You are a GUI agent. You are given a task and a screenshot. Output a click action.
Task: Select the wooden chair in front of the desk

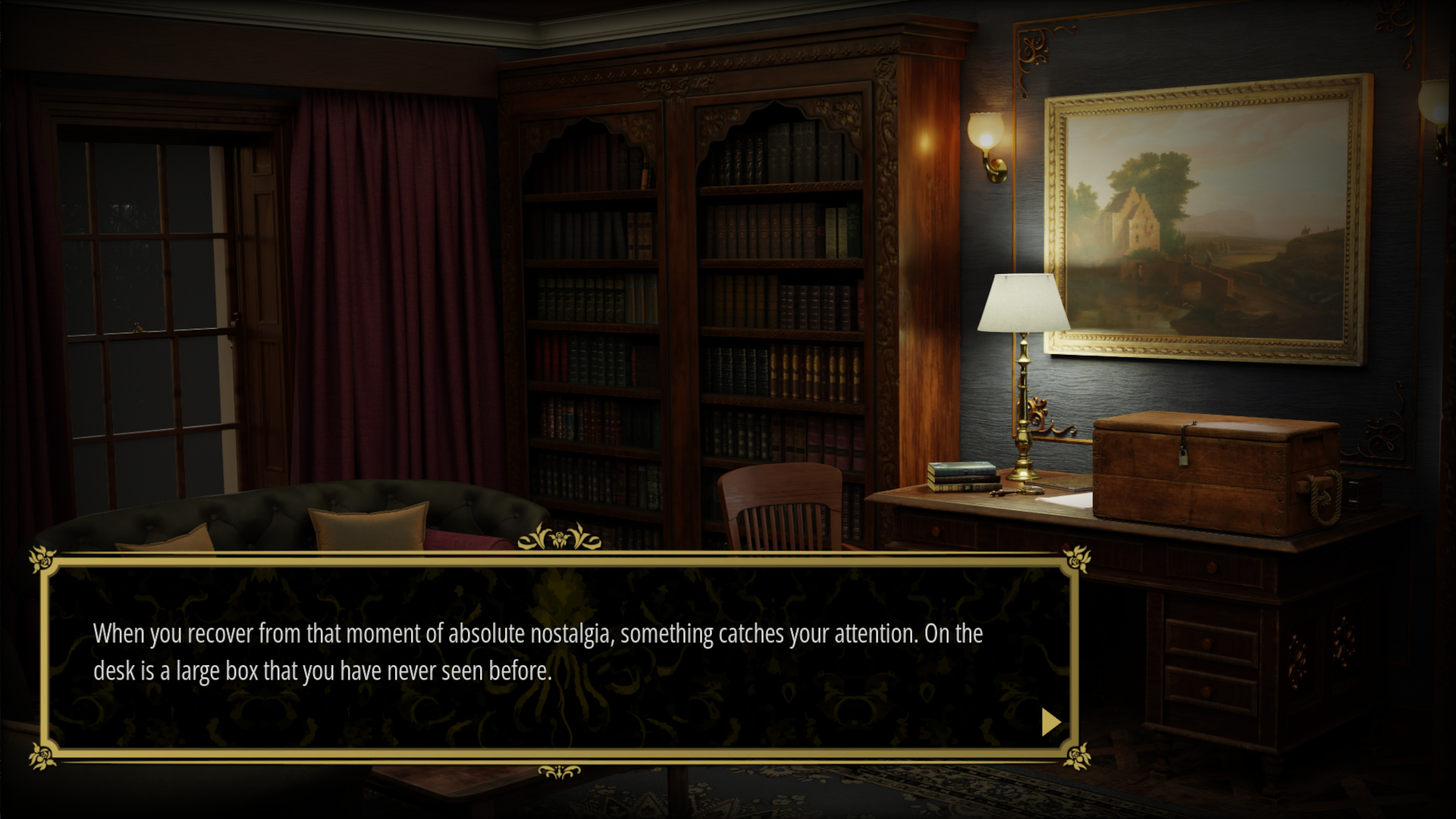(781, 508)
